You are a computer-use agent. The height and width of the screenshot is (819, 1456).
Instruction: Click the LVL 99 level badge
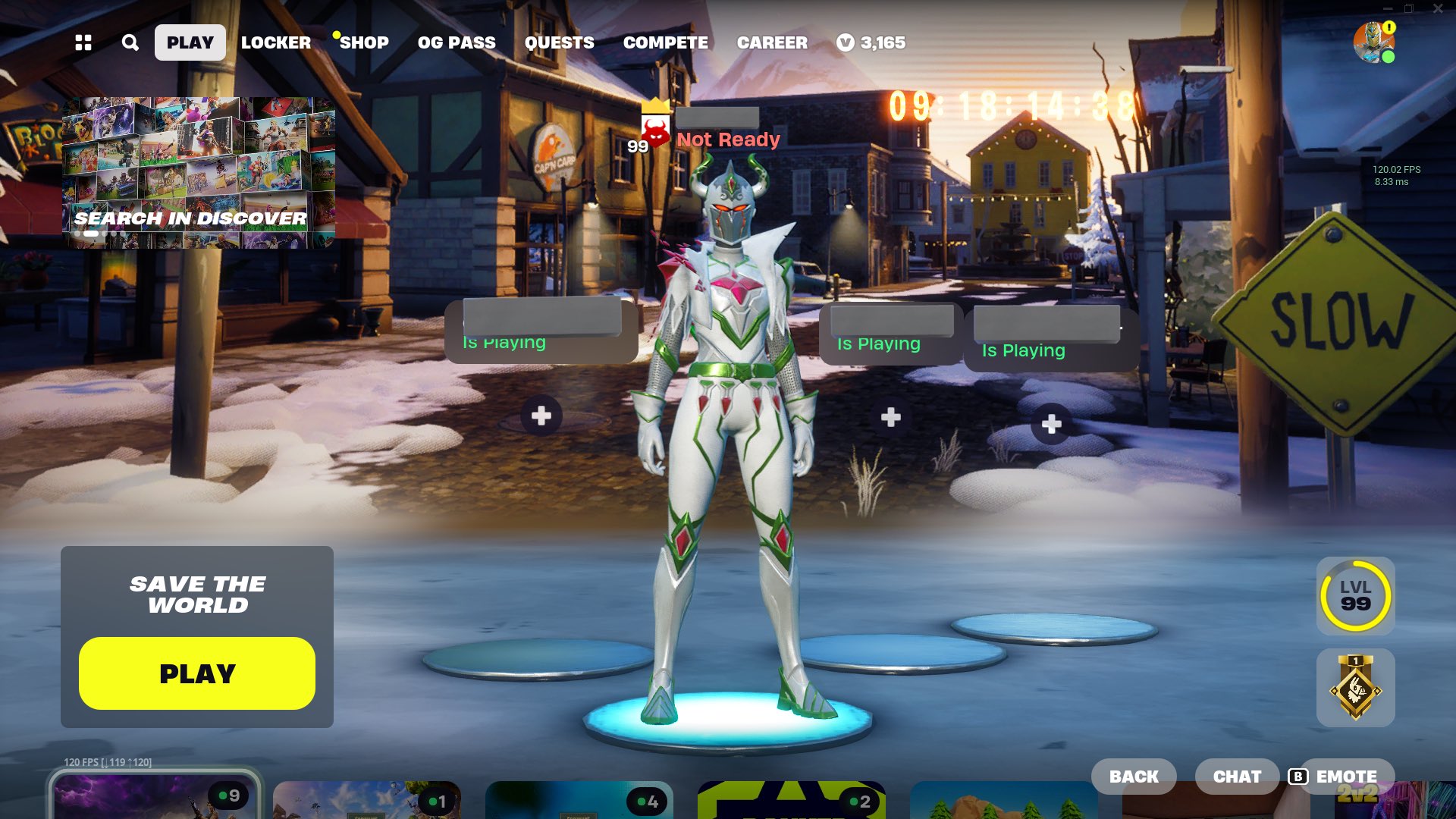tap(1355, 596)
